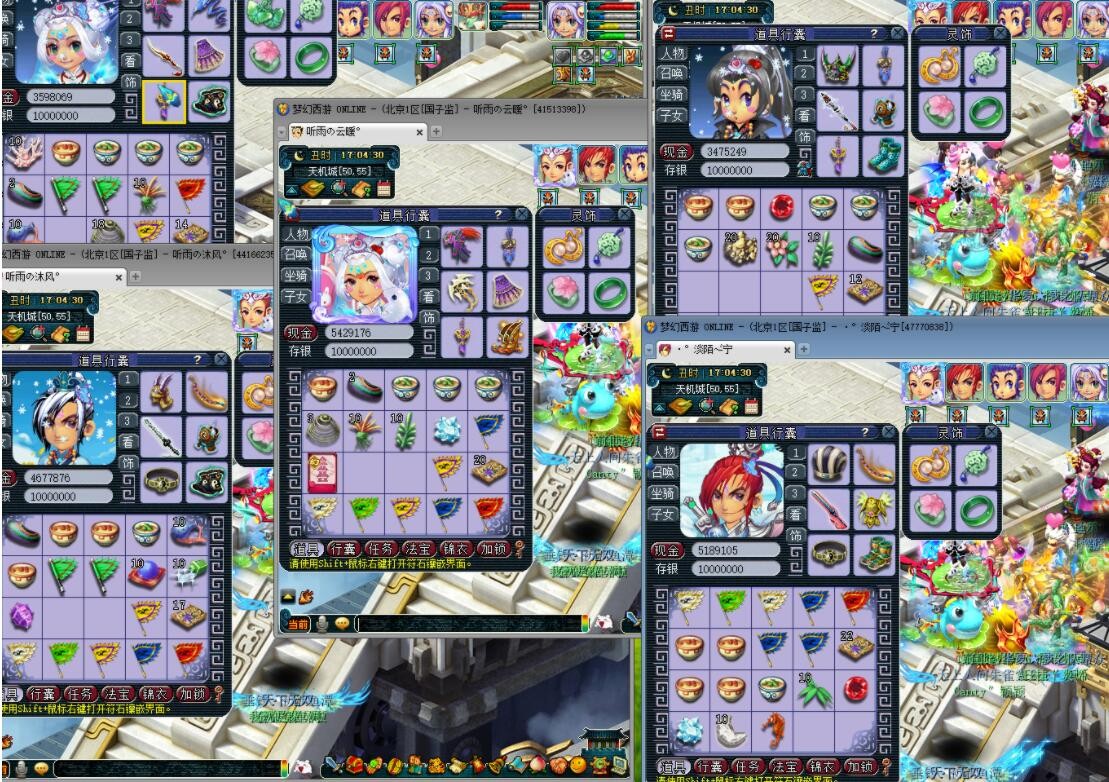Image resolution: width=1109 pixels, height=782 pixels.
Task: Close the 淡陌べ宁 window tab
Action: pyautogui.click(x=788, y=349)
